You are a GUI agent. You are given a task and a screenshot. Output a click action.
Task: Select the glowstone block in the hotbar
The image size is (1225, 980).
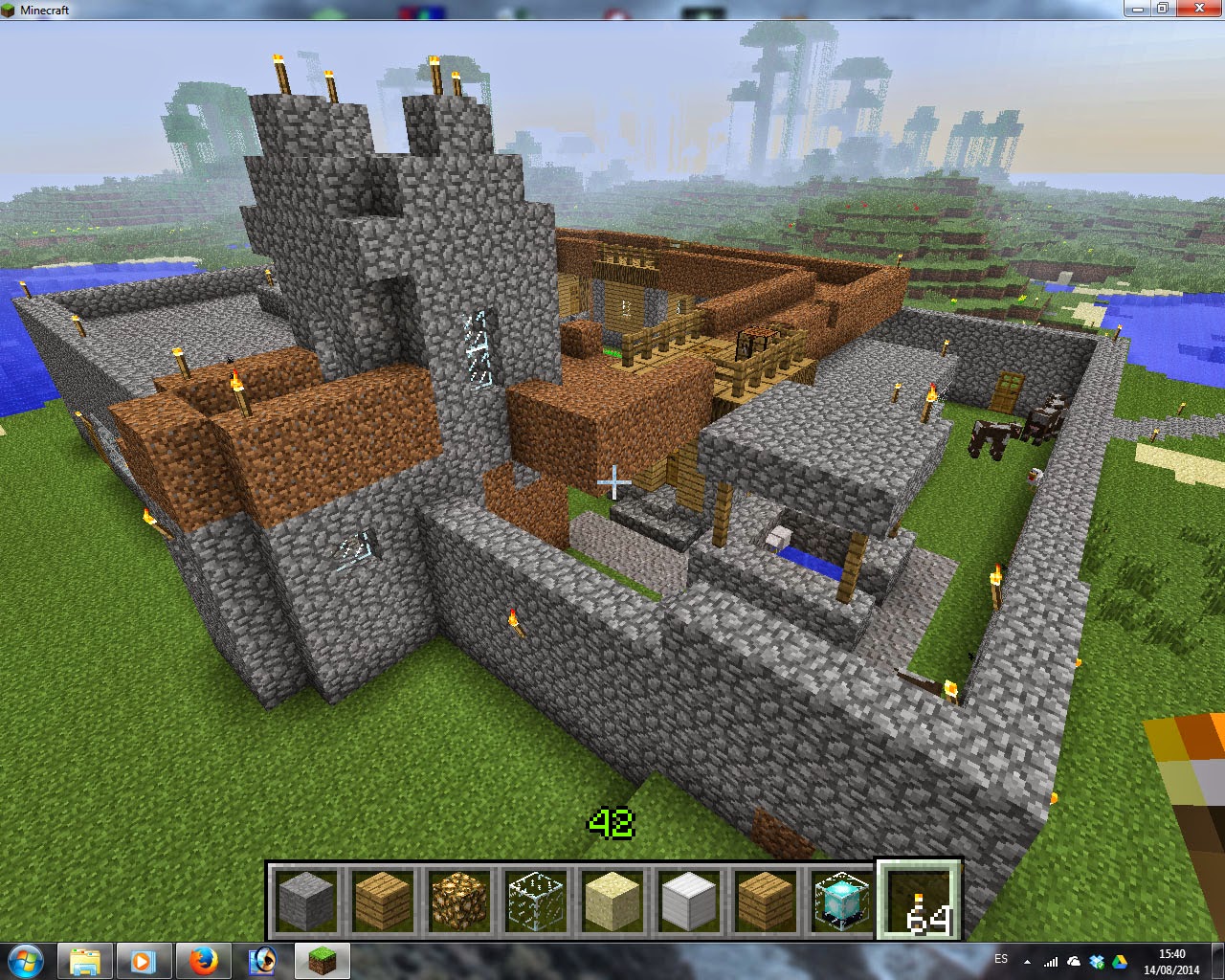coord(460,900)
